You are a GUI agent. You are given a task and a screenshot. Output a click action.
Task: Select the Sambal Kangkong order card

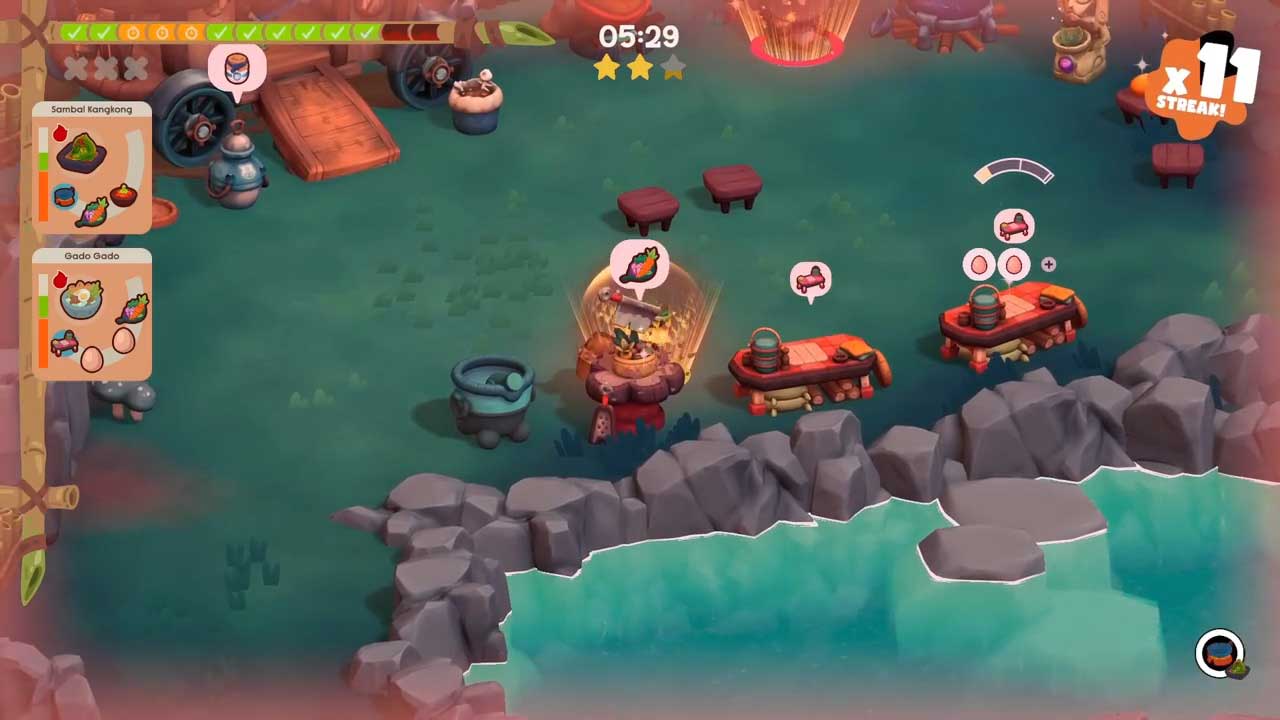tap(92, 168)
